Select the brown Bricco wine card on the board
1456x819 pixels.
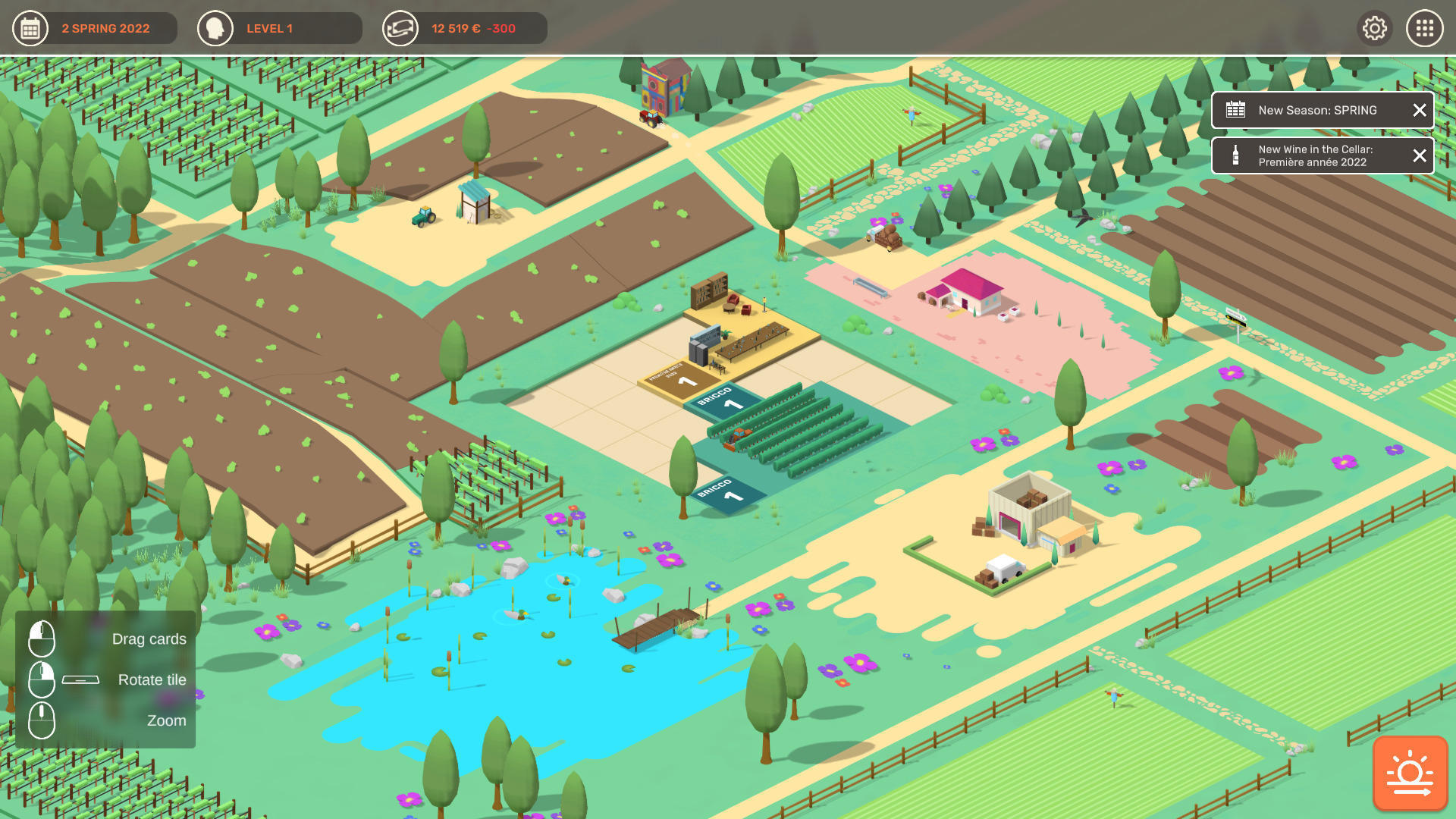(677, 377)
